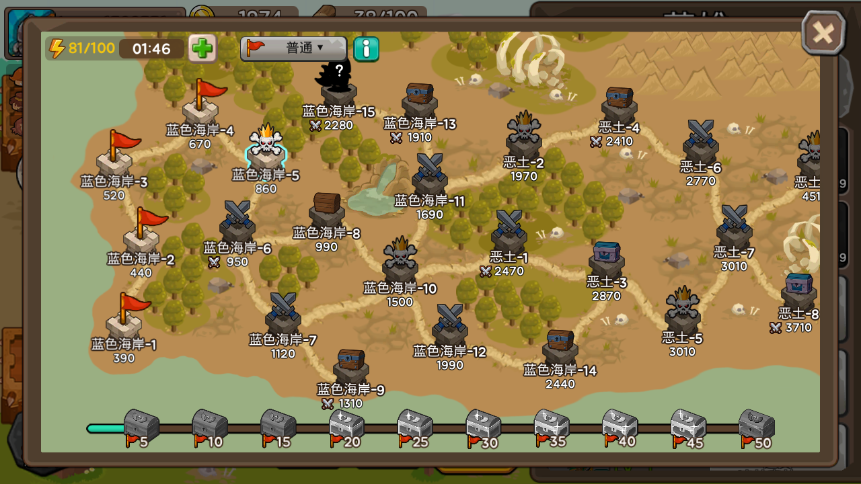The image size is (861, 484).
Task: Choose stage 蓝色海岸-12 battle node
Action: click(x=449, y=325)
